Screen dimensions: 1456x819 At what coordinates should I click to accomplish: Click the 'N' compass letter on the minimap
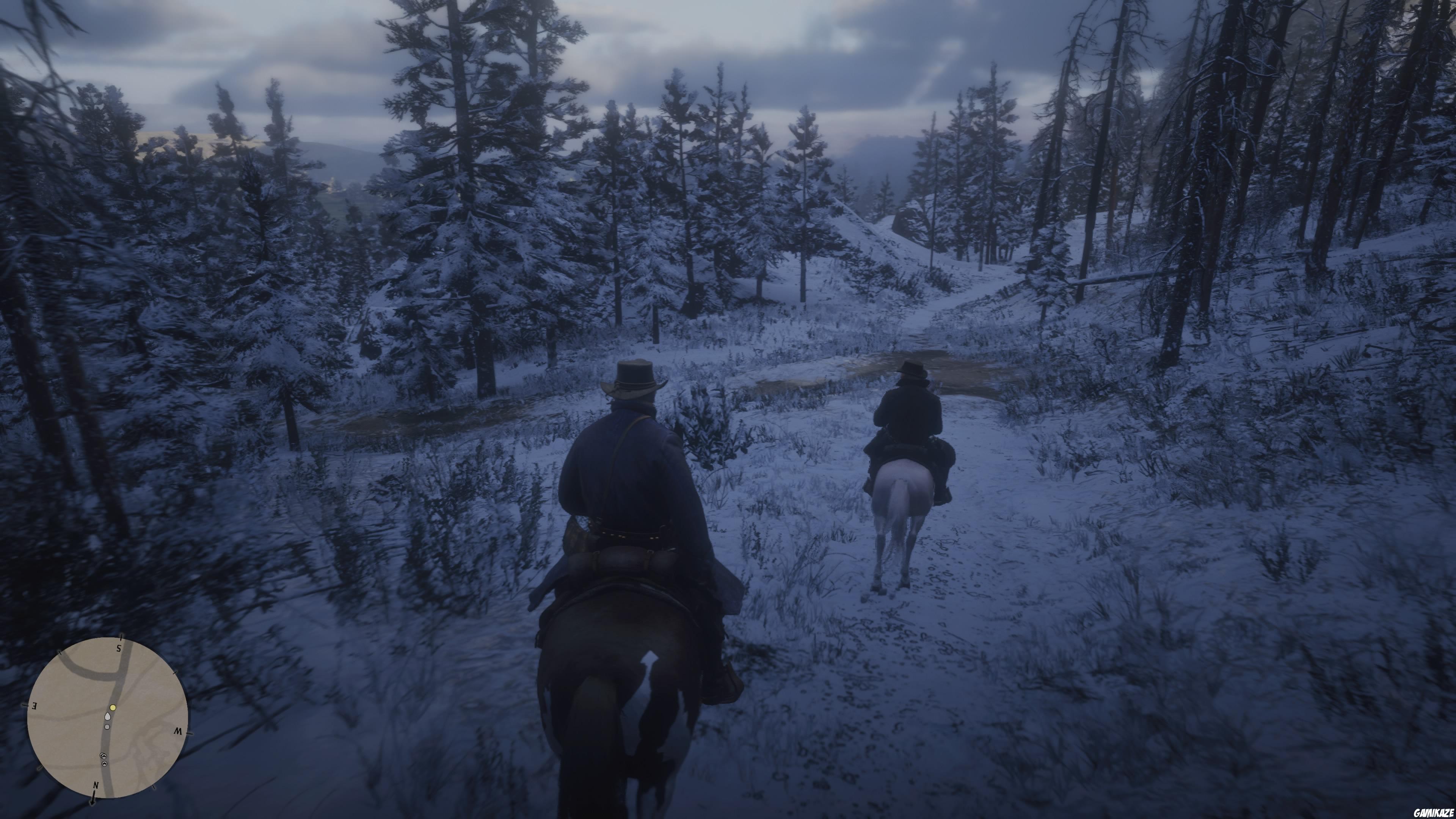click(96, 786)
